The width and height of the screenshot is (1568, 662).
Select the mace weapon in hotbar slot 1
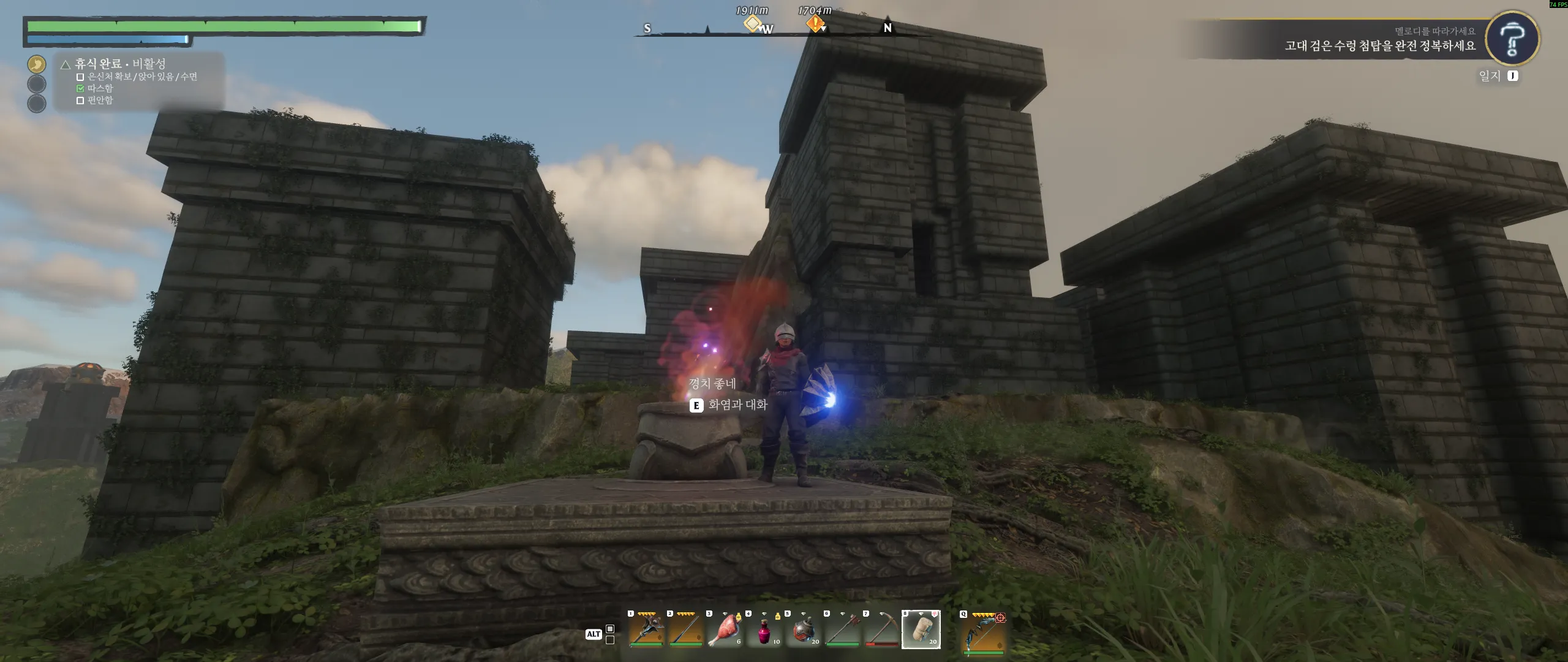coord(647,630)
